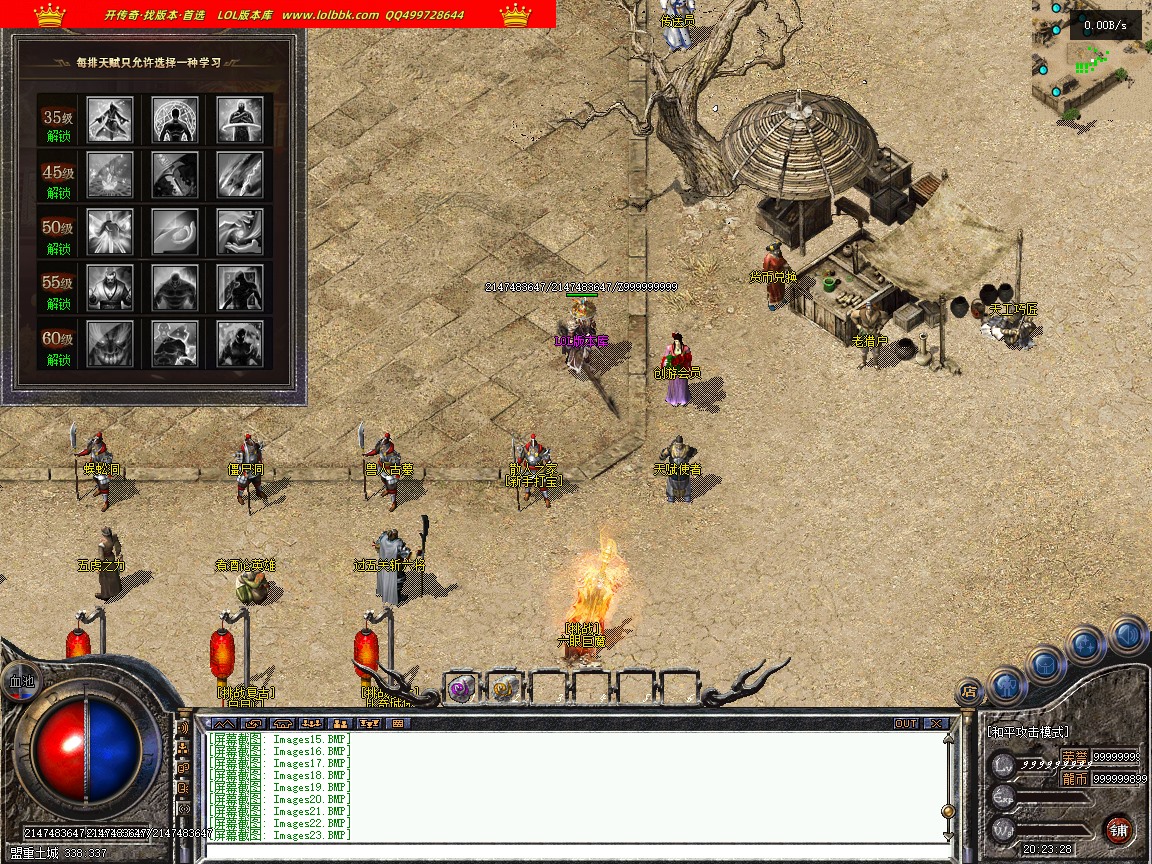Image resolution: width=1152 pixels, height=864 pixels.
Task: Choose the magic circle silhouette talent
Action: pos(175,120)
